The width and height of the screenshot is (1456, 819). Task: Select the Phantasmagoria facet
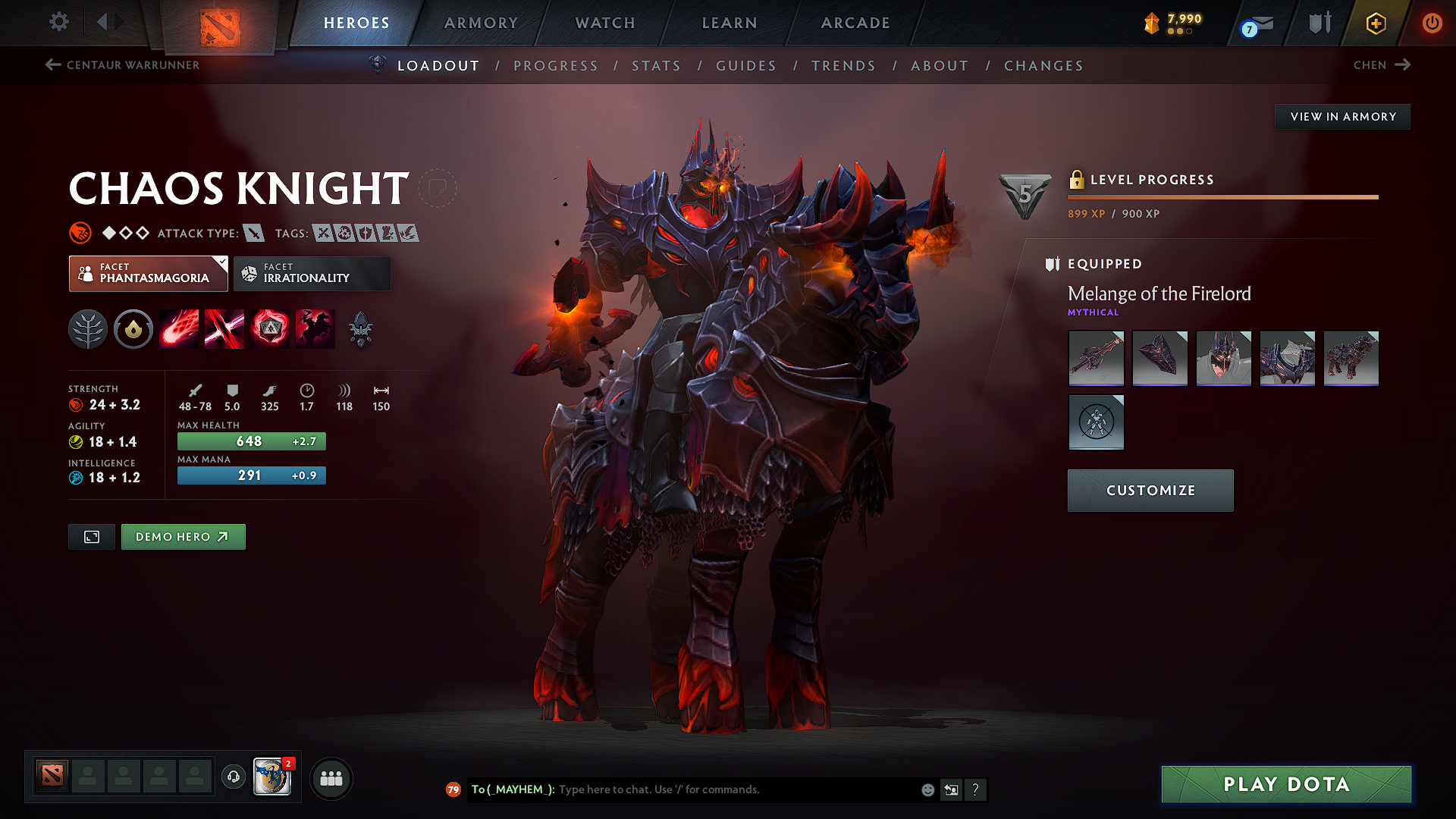click(x=148, y=273)
